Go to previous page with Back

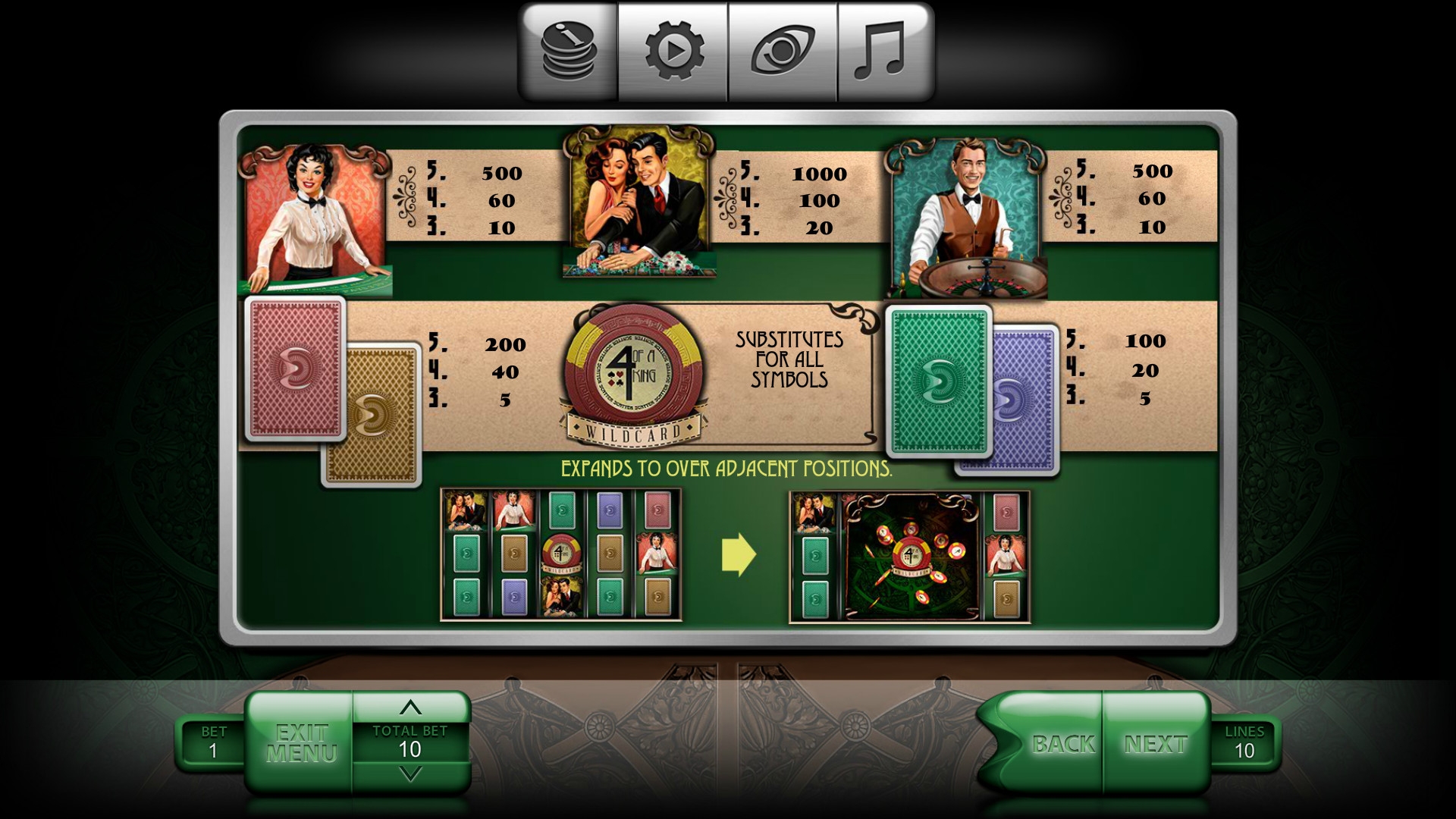point(1062,744)
